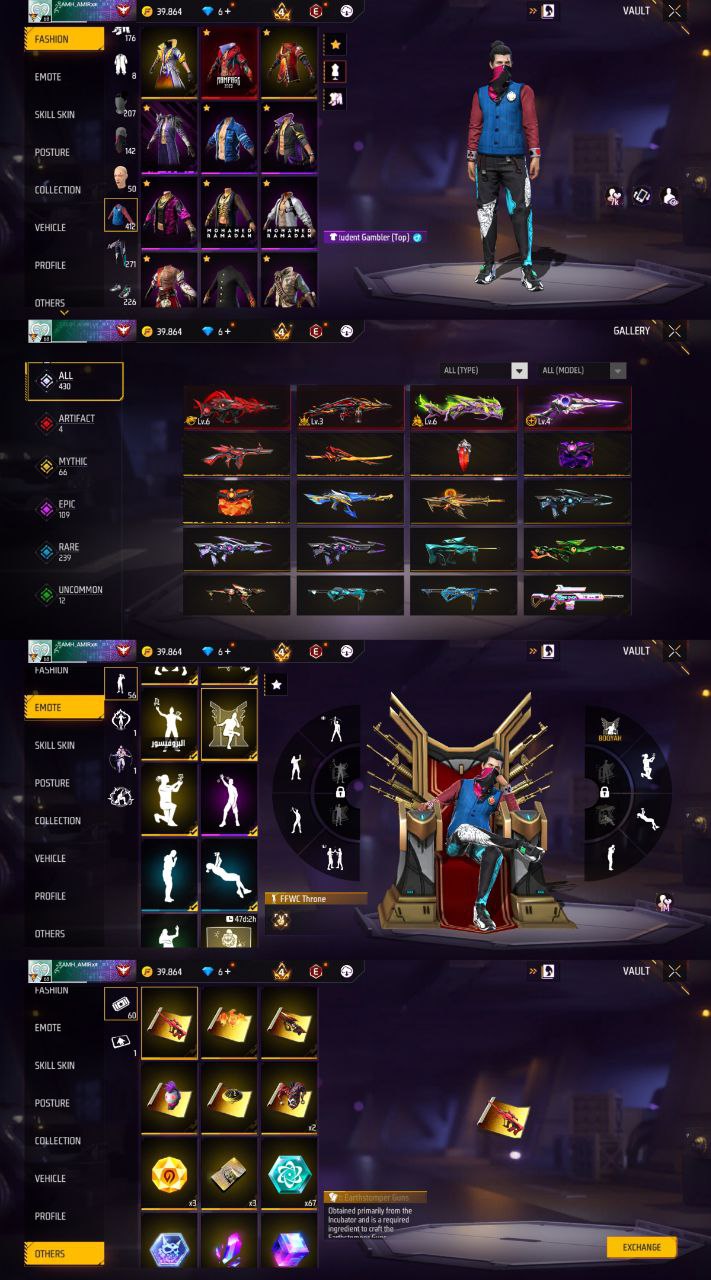Open the ALL (TYPE) dropdown
The height and width of the screenshot is (1280, 711).
tap(485, 371)
